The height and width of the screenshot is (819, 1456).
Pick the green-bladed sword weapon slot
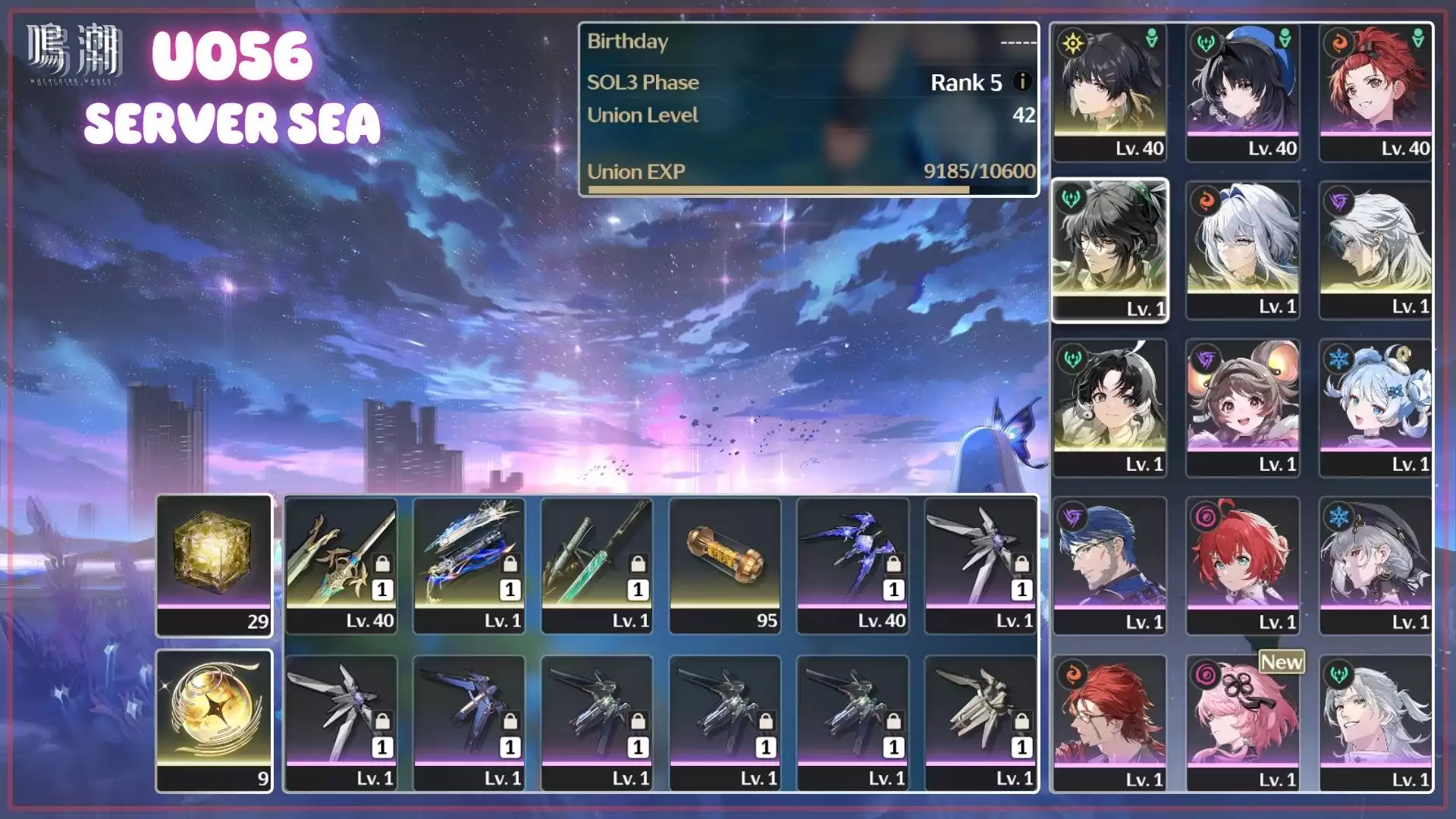pos(597,565)
